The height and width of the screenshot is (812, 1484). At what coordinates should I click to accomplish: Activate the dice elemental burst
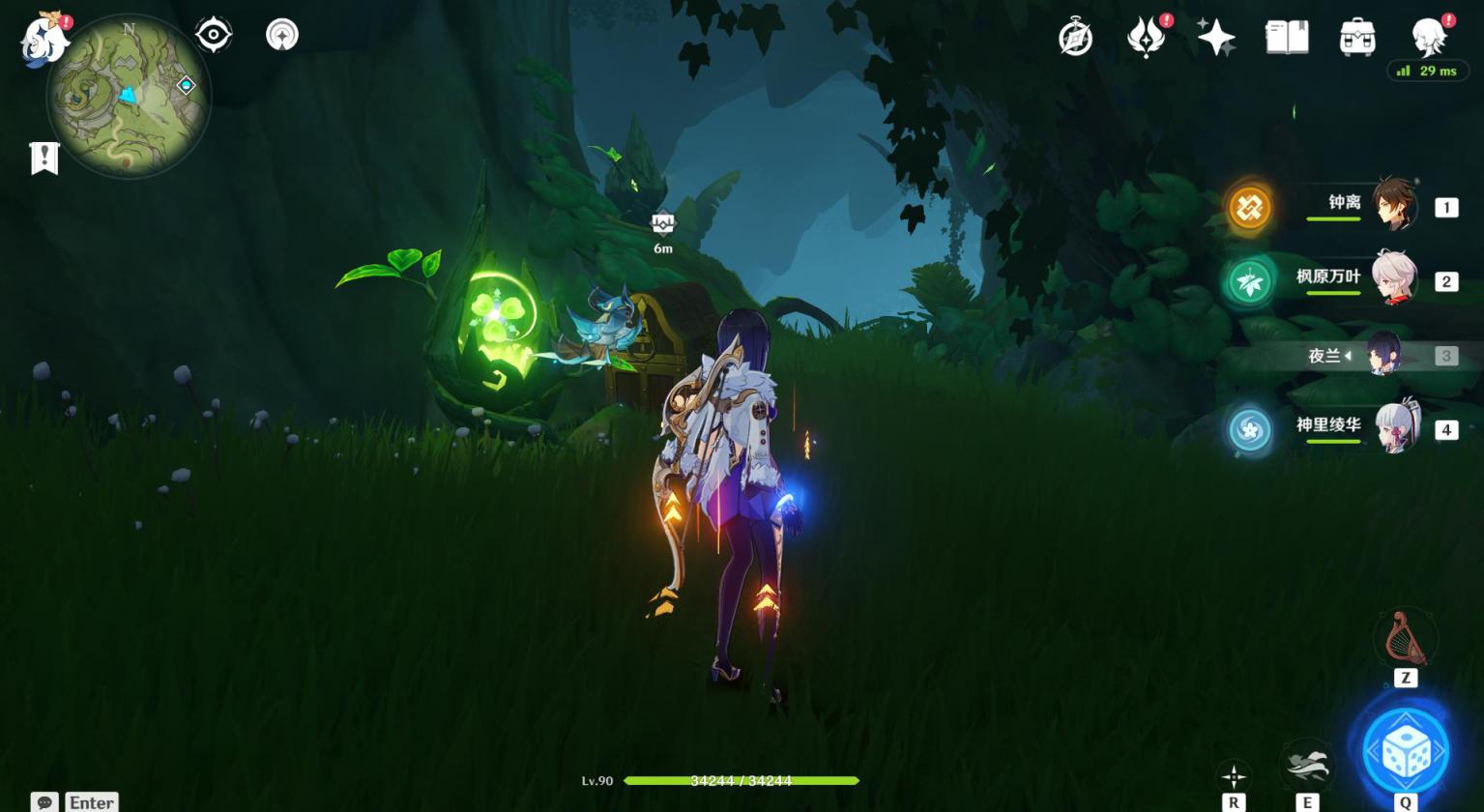tap(1405, 751)
